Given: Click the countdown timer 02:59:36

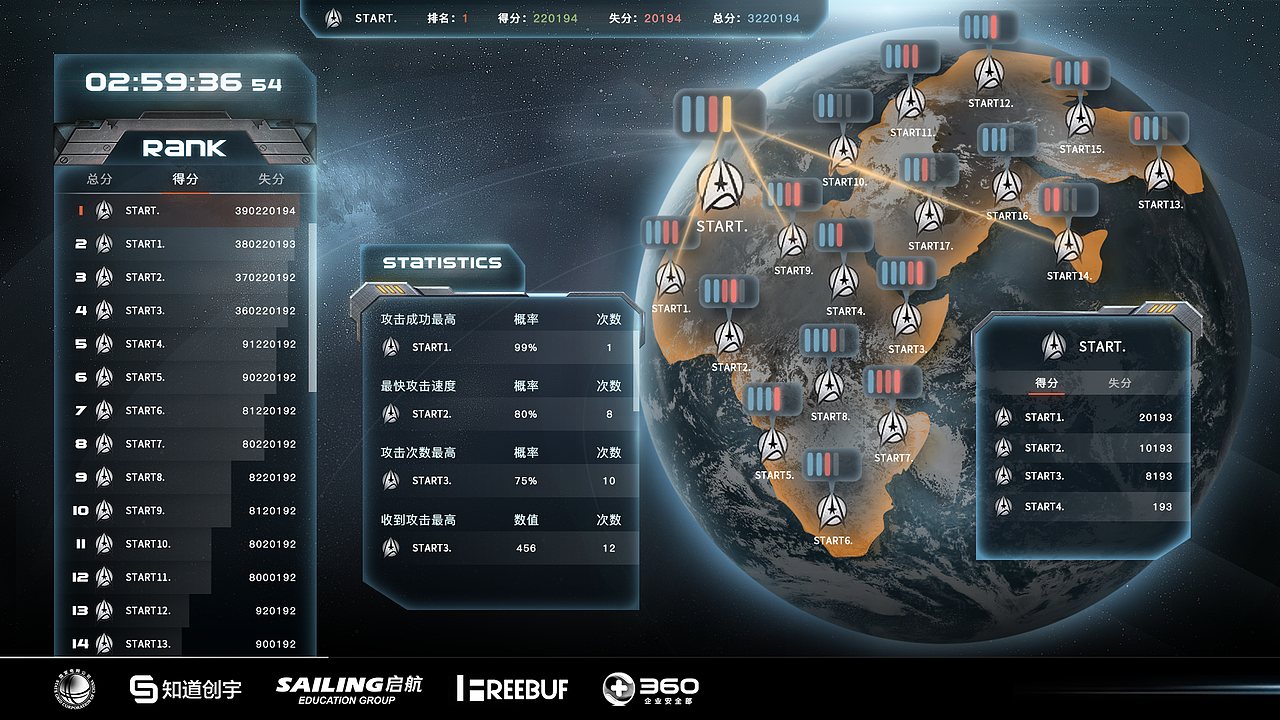Looking at the screenshot, I should [166, 84].
